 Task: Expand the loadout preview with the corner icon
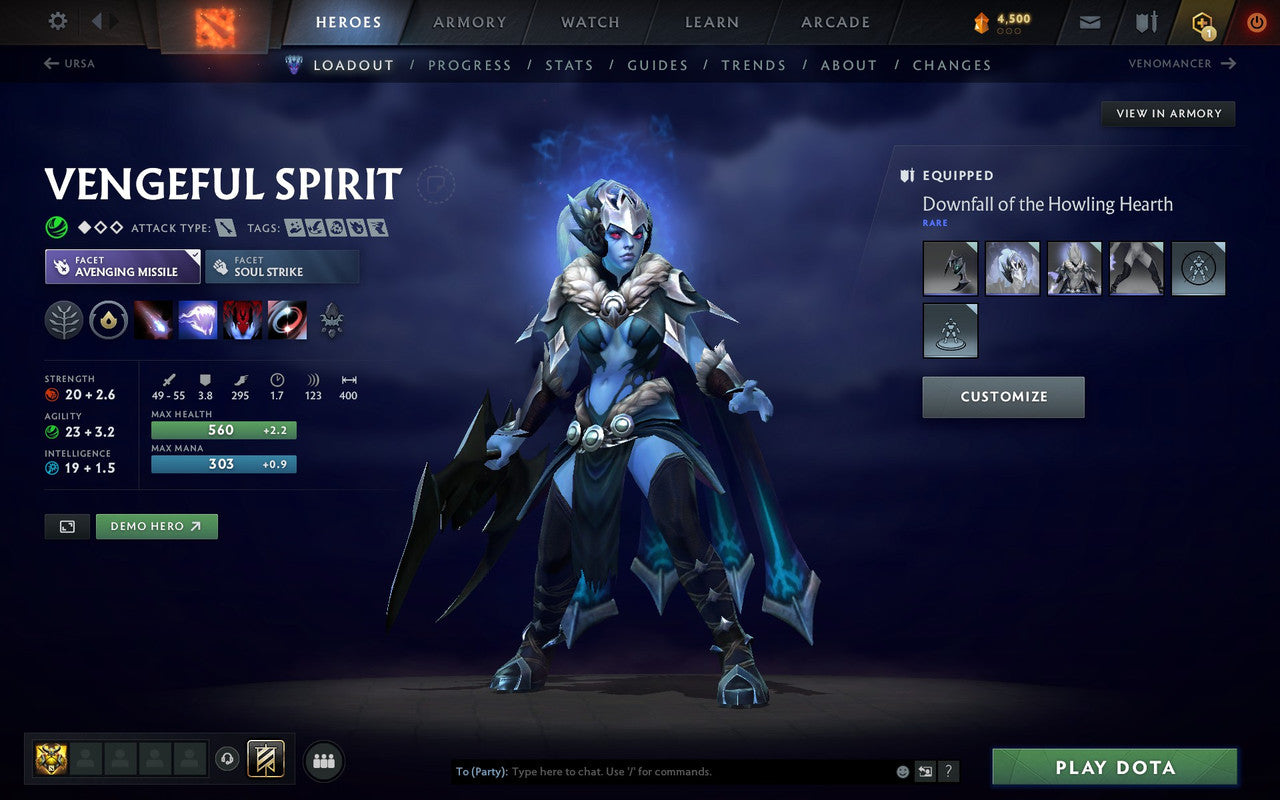67,526
